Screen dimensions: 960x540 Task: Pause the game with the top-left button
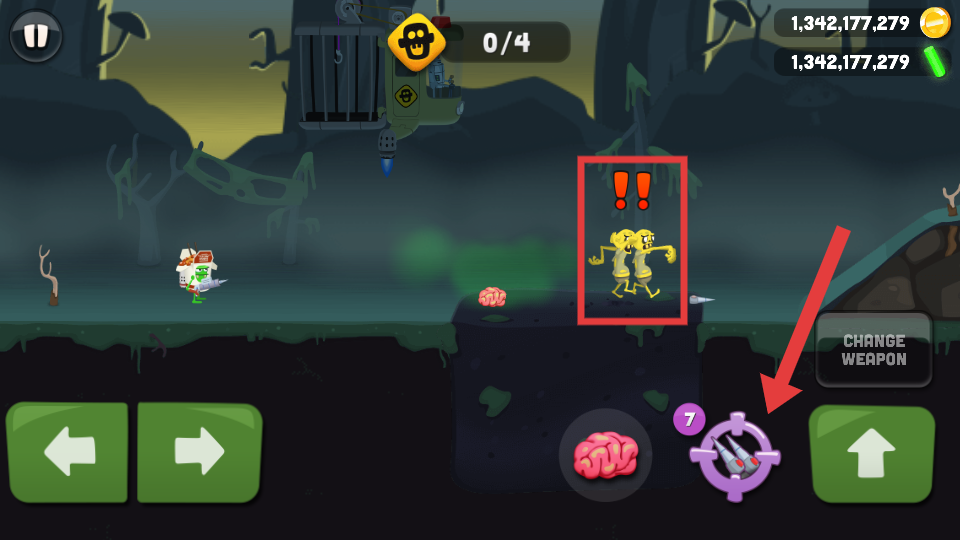(36, 36)
